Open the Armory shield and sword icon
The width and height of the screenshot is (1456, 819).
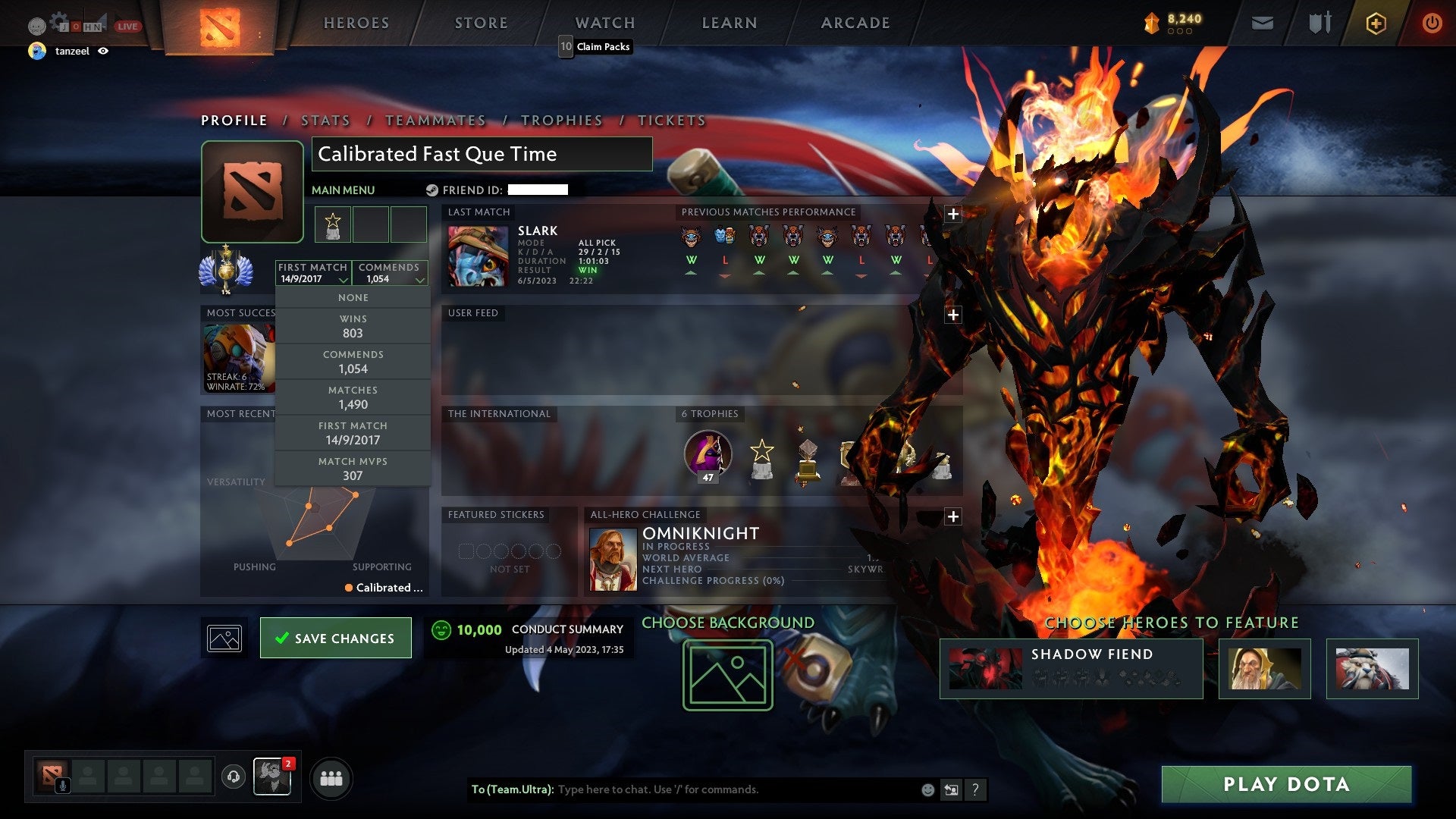tap(1319, 23)
